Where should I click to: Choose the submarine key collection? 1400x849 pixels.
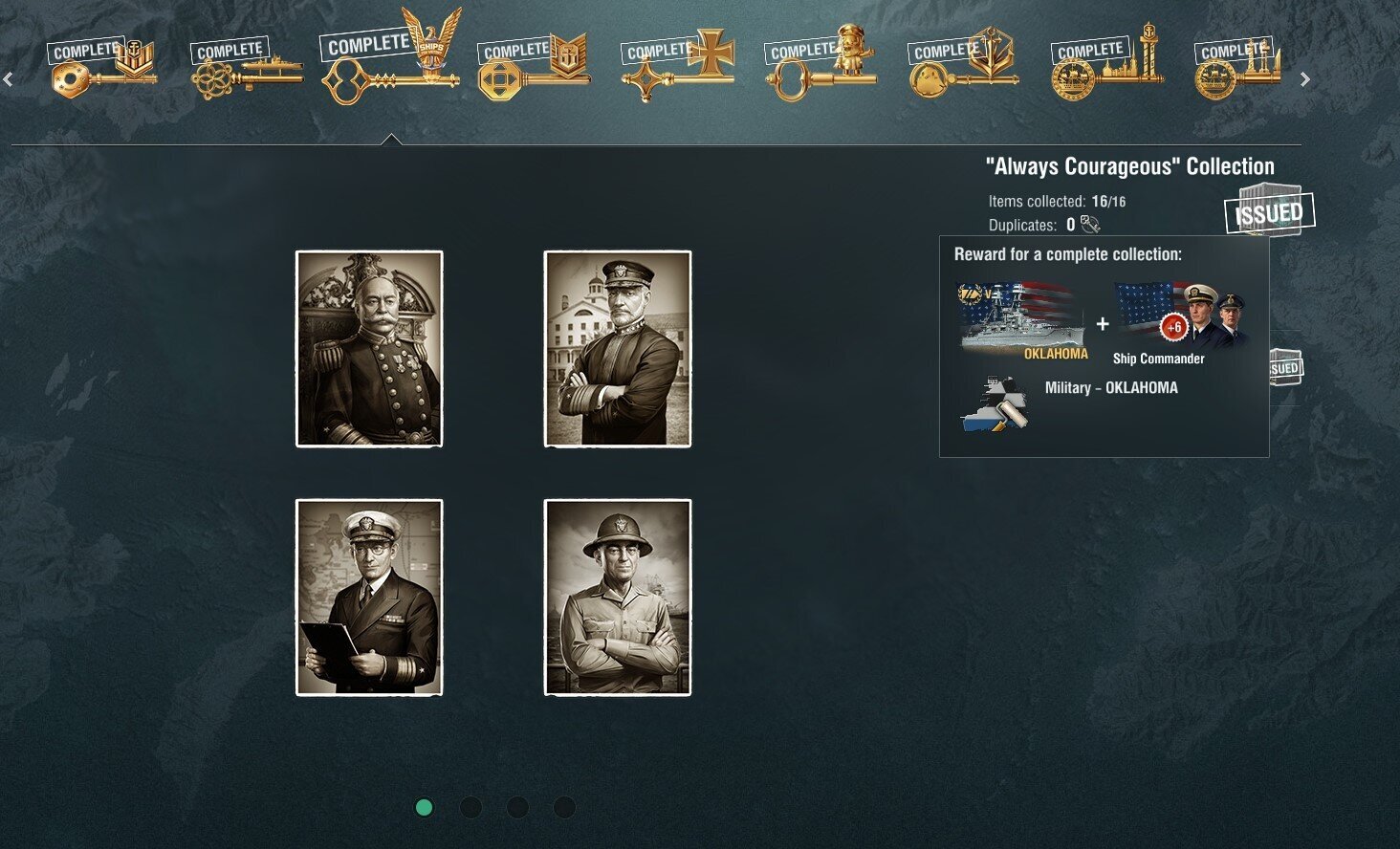(x=247, y=67)
